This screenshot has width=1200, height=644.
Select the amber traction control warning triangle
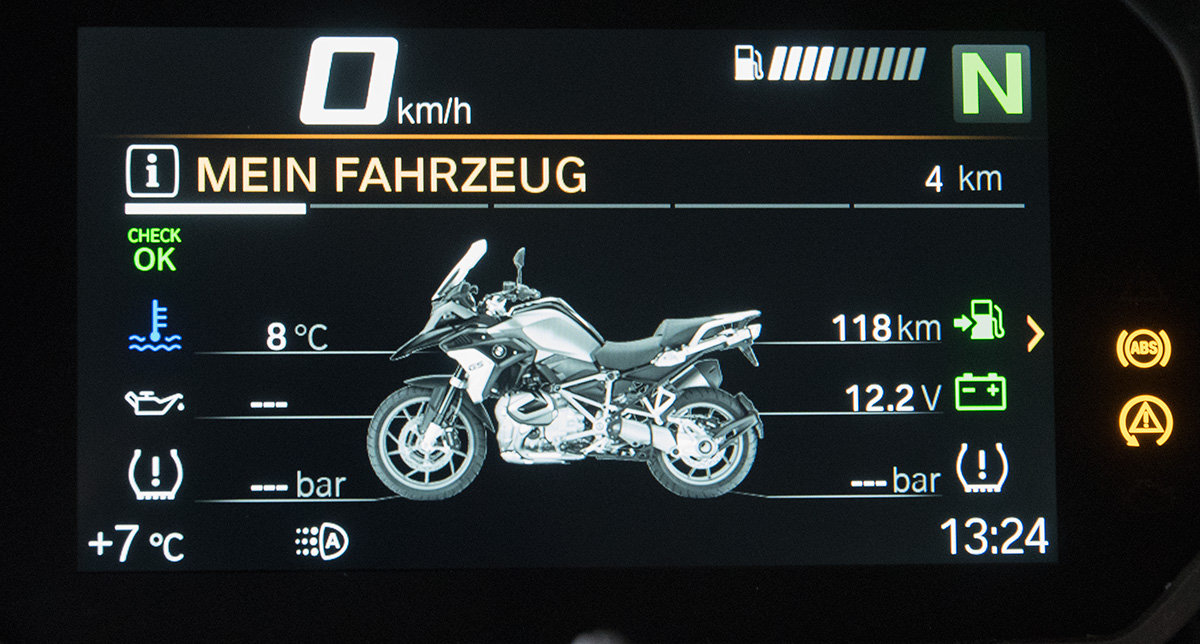[1142, 420]
